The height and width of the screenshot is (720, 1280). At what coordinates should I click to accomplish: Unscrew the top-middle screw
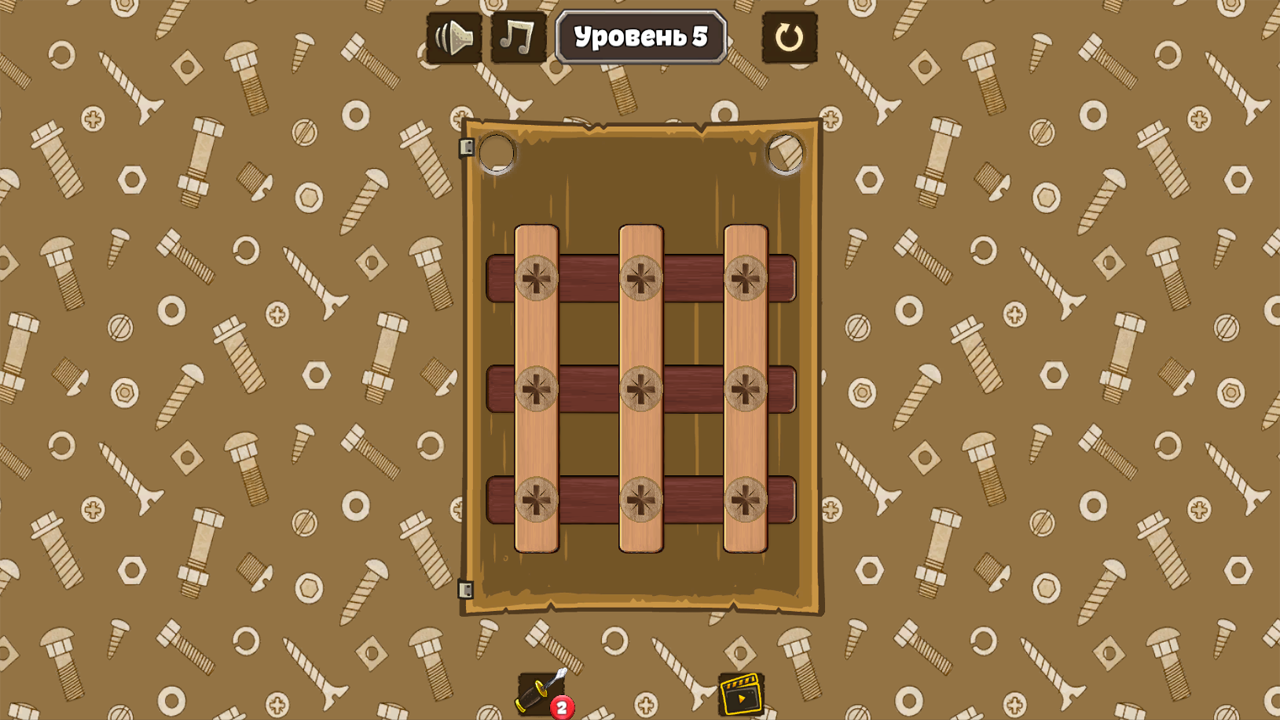pos(641,280)
